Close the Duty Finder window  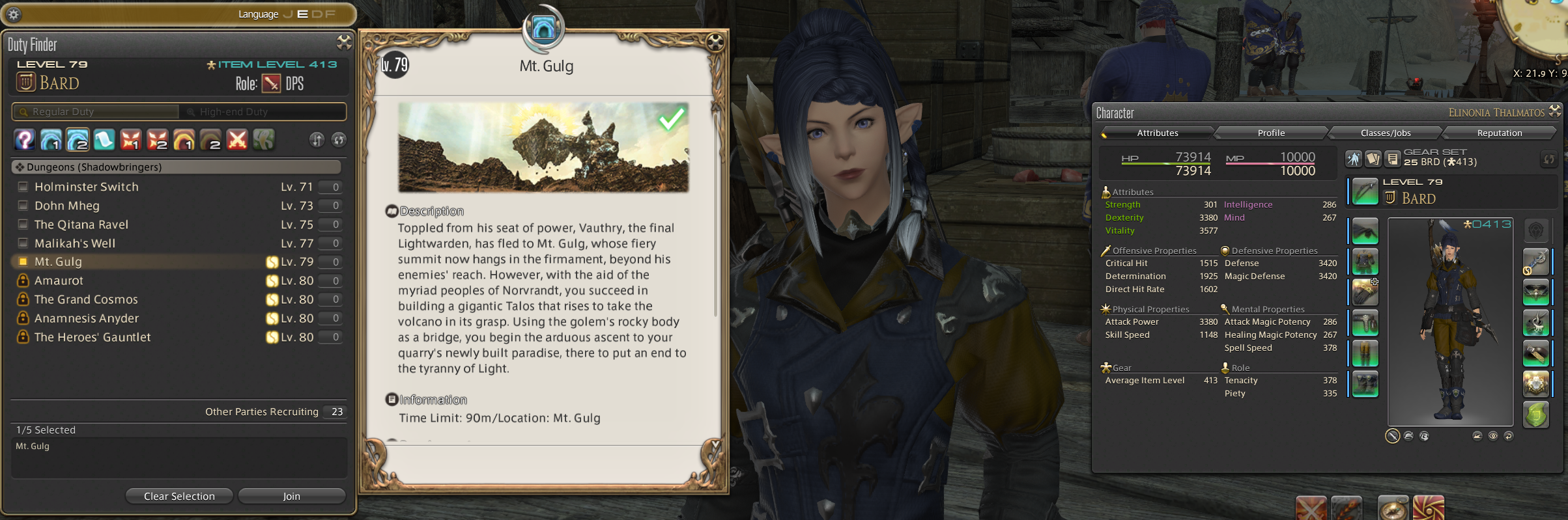344,43
